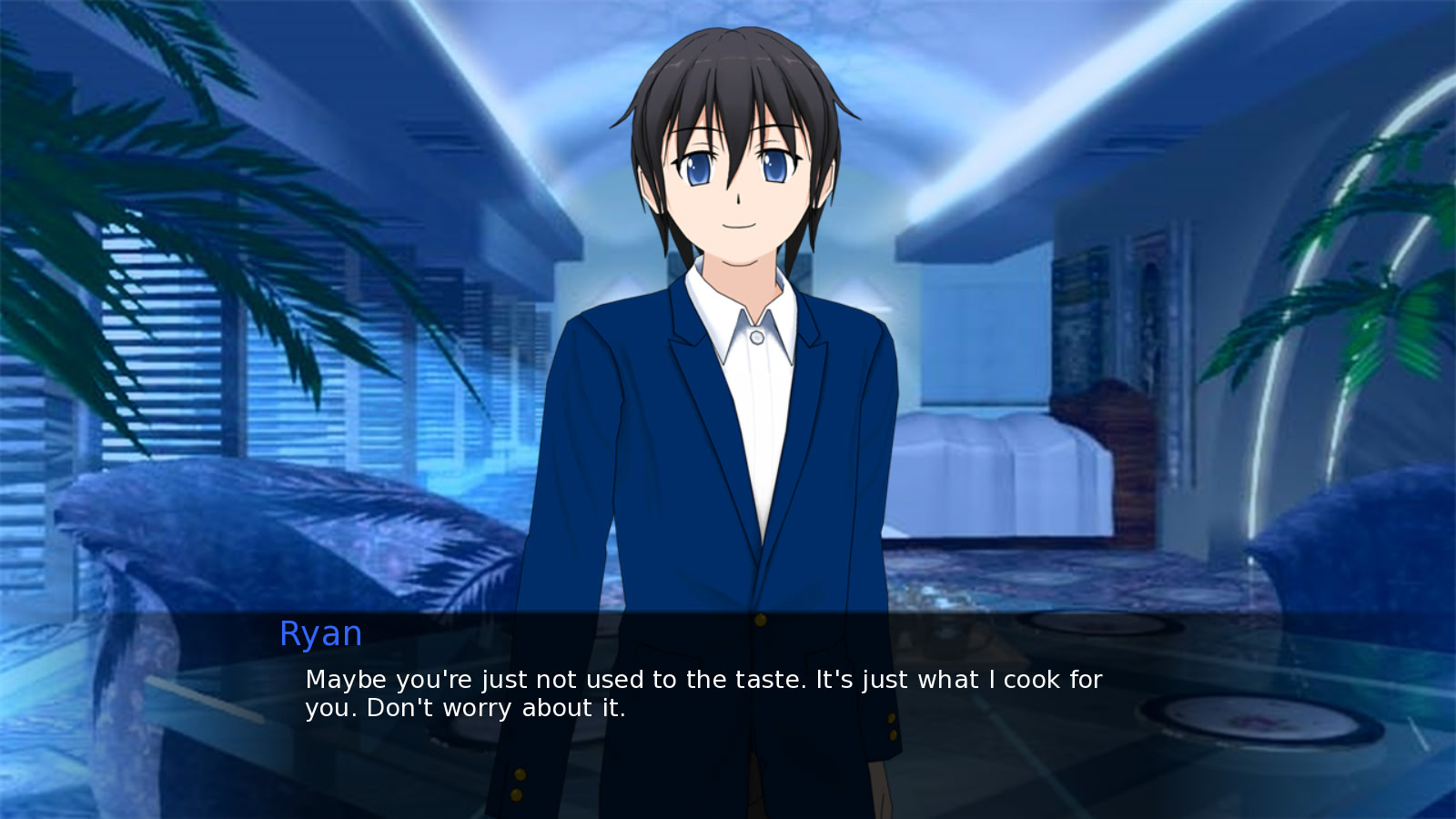1456x819 pixels.
Task: Advance Ryan's dialogue text box
Action: point(703,694)
